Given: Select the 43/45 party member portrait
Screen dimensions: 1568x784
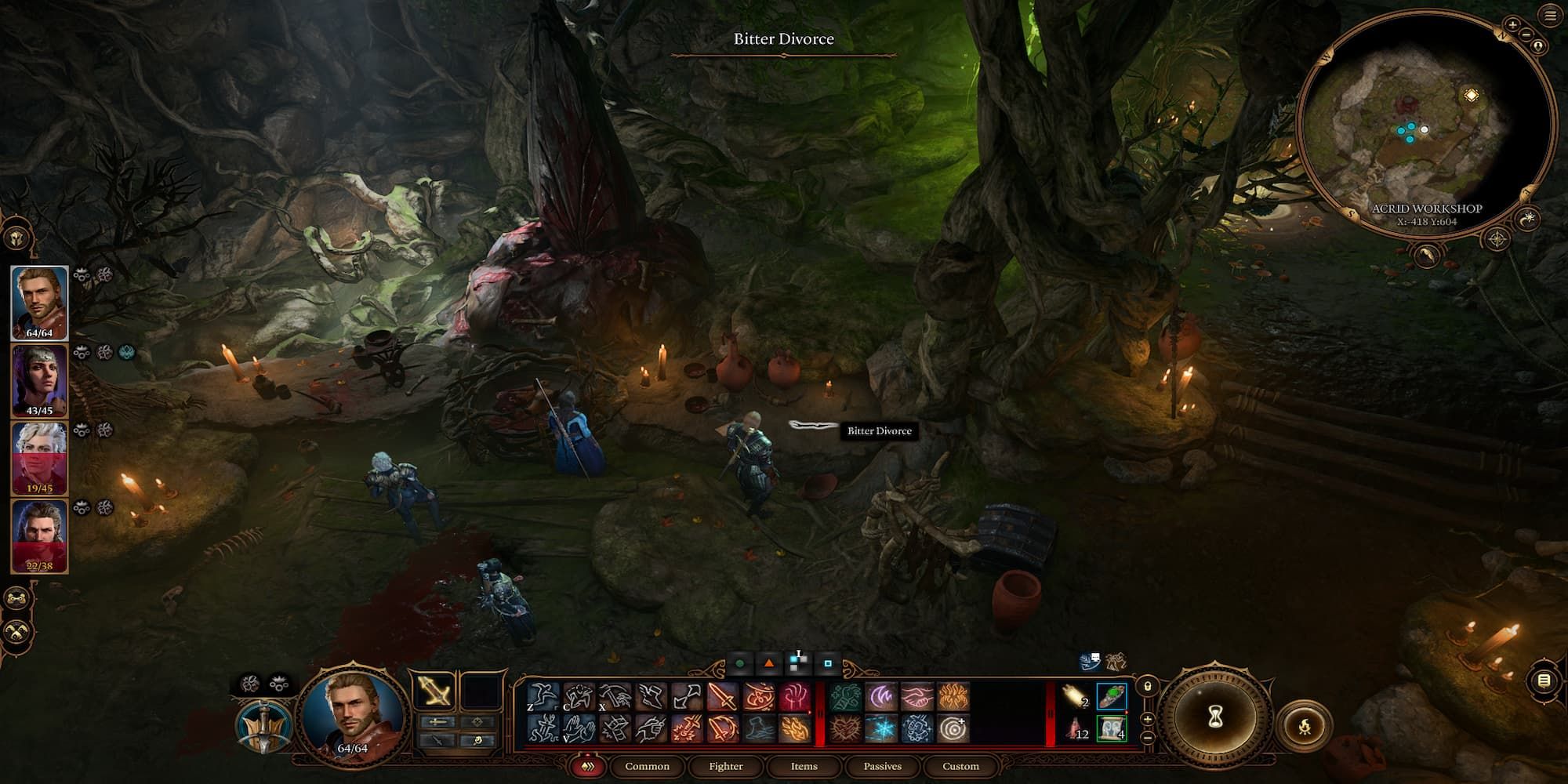Looking at the screenshot, I should [x=39, y=382].
